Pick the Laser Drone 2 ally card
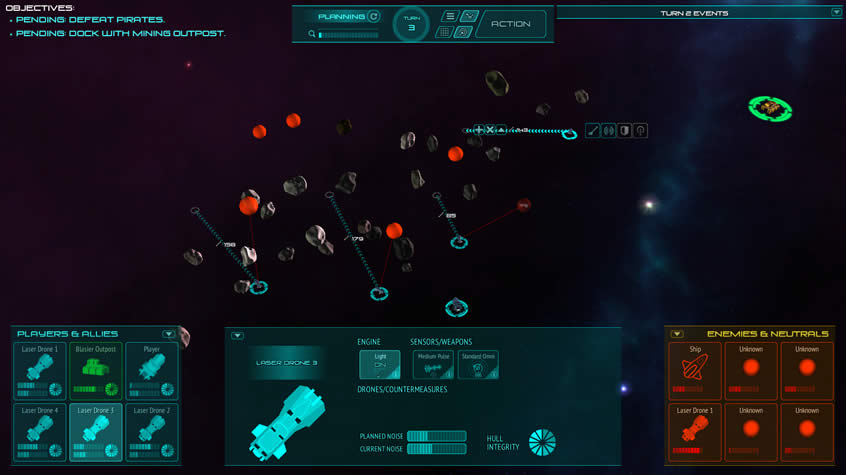The image size is (846, 475). (152, 432)
